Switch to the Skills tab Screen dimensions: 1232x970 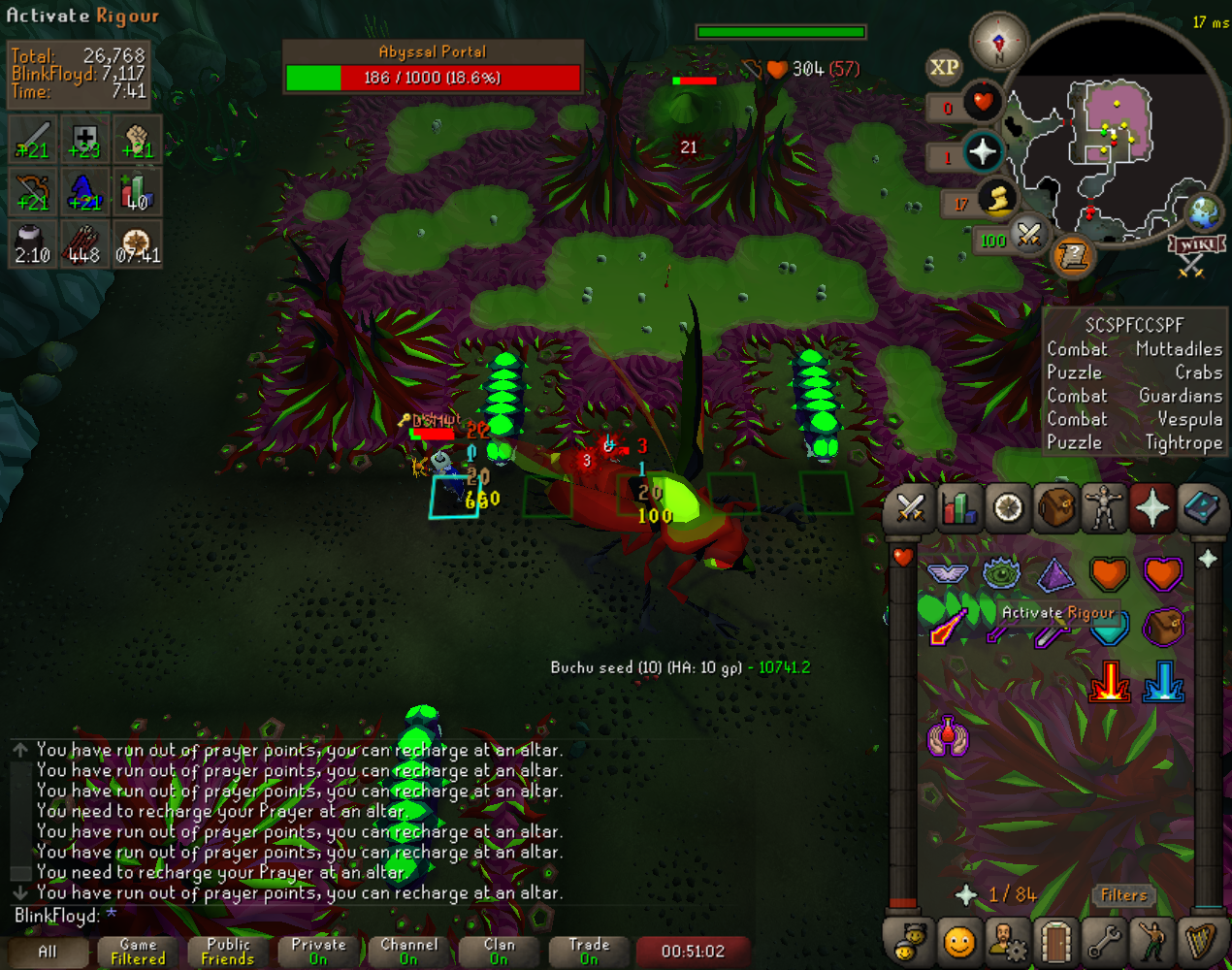pyautogui.click(x=958, y=508)
